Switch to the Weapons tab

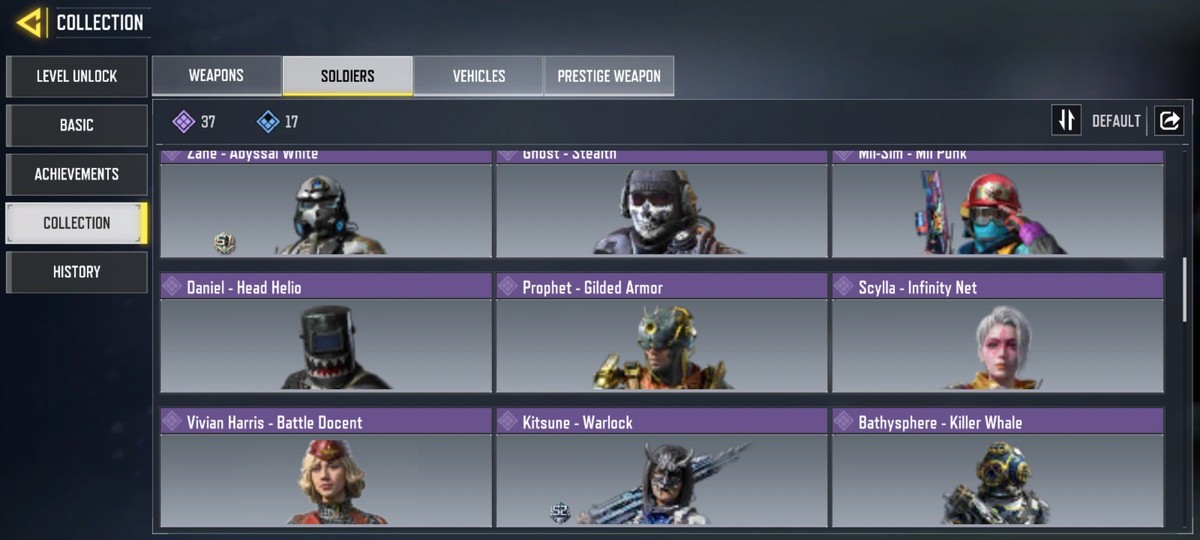(x=216, y=76)
